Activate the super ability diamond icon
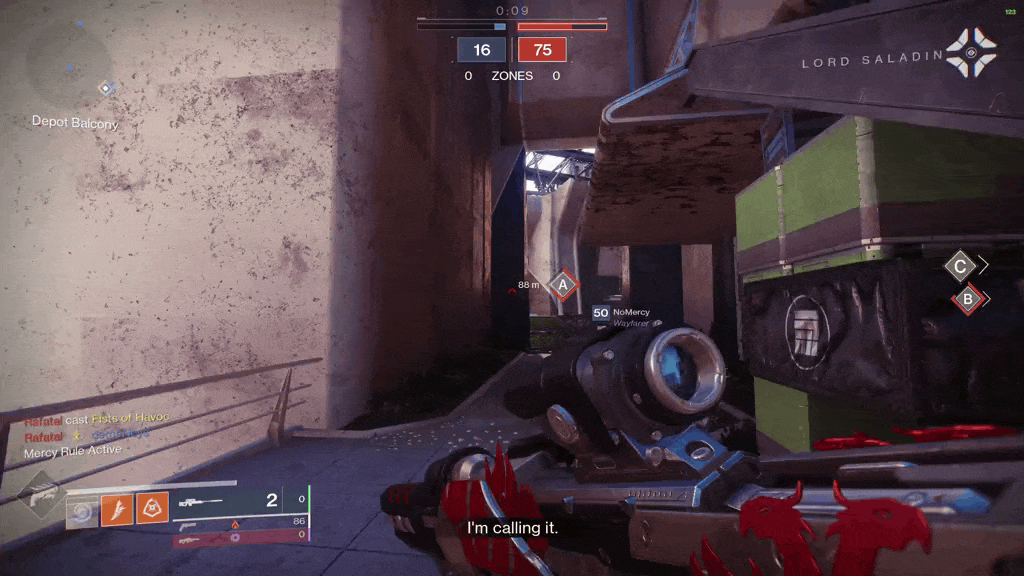 (x=42, y=498)
